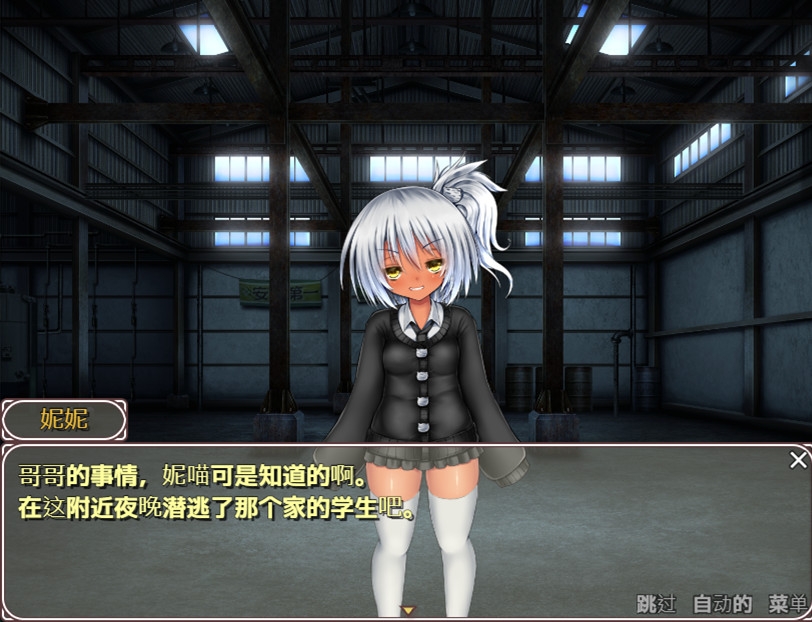Enable auto-play with the 自动的 button
Screen dimensions: 812x622
722,603
